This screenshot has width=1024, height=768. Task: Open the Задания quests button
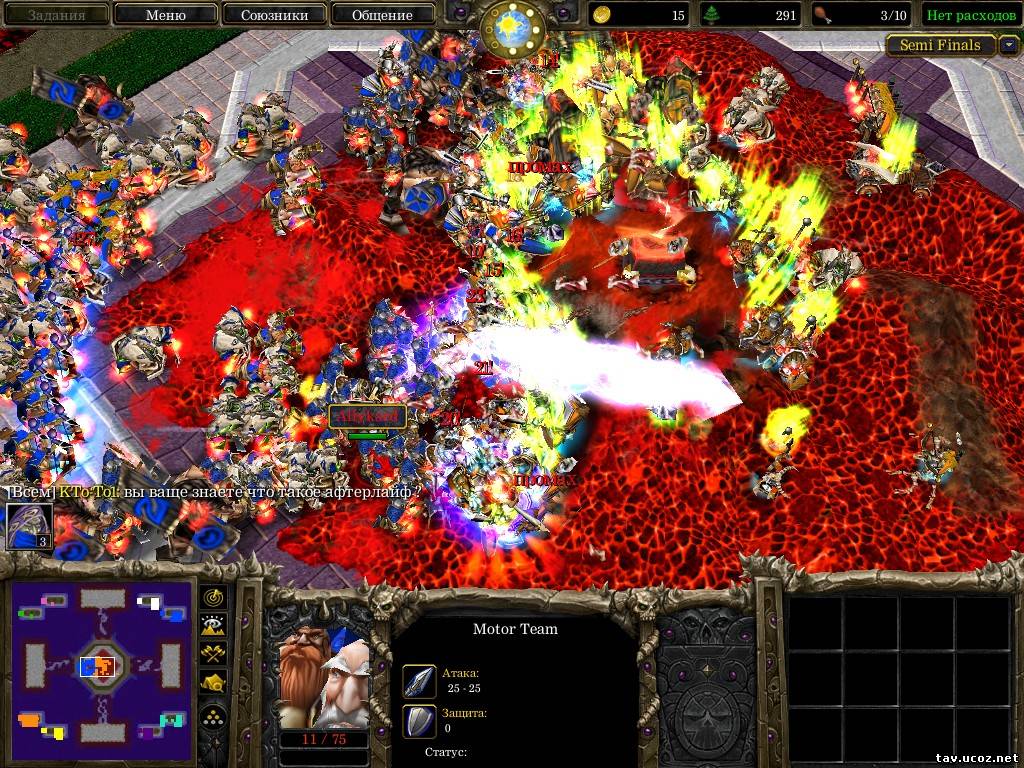(56, 15)
